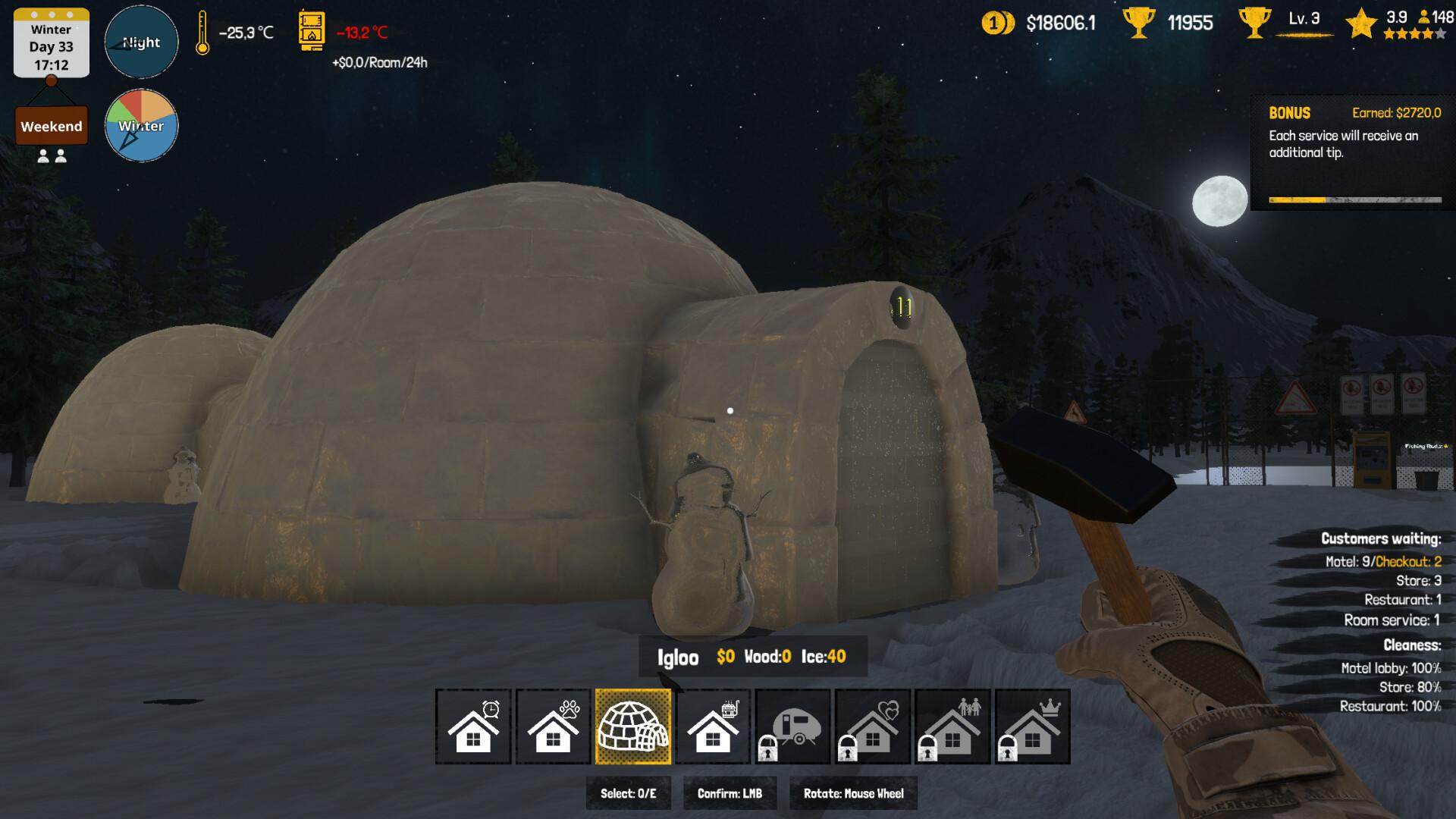Click the coin currency icon
1456x819 pixels.
tap(997, 23)
